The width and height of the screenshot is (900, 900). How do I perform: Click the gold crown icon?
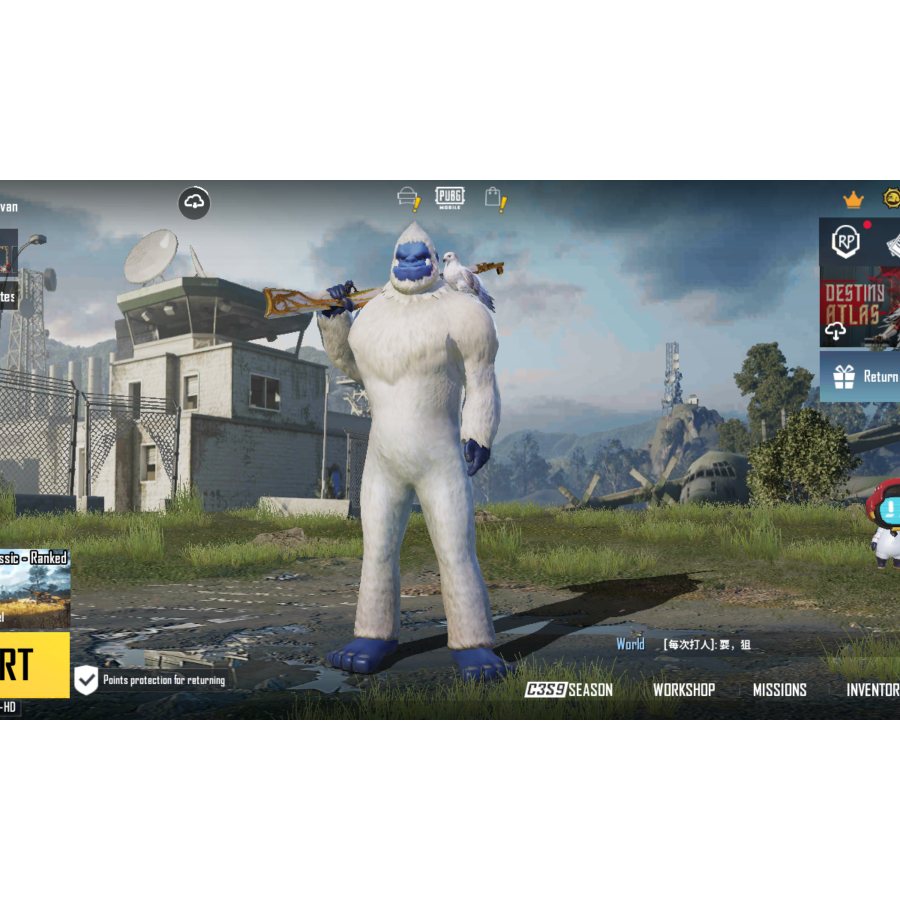[853, 200]
